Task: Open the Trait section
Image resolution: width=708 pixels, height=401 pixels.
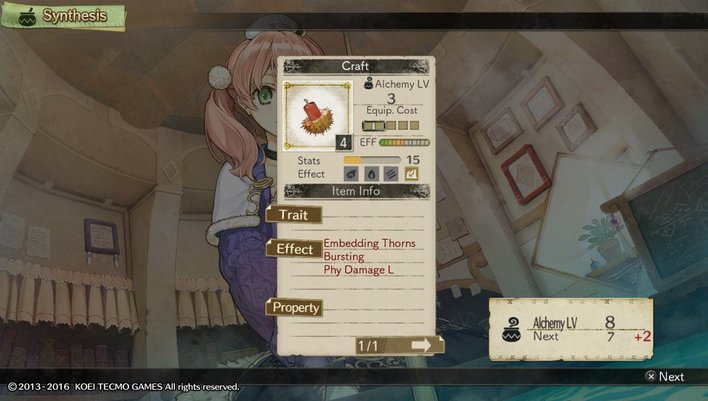Action: pyautogui.click(x=295, y=214)
